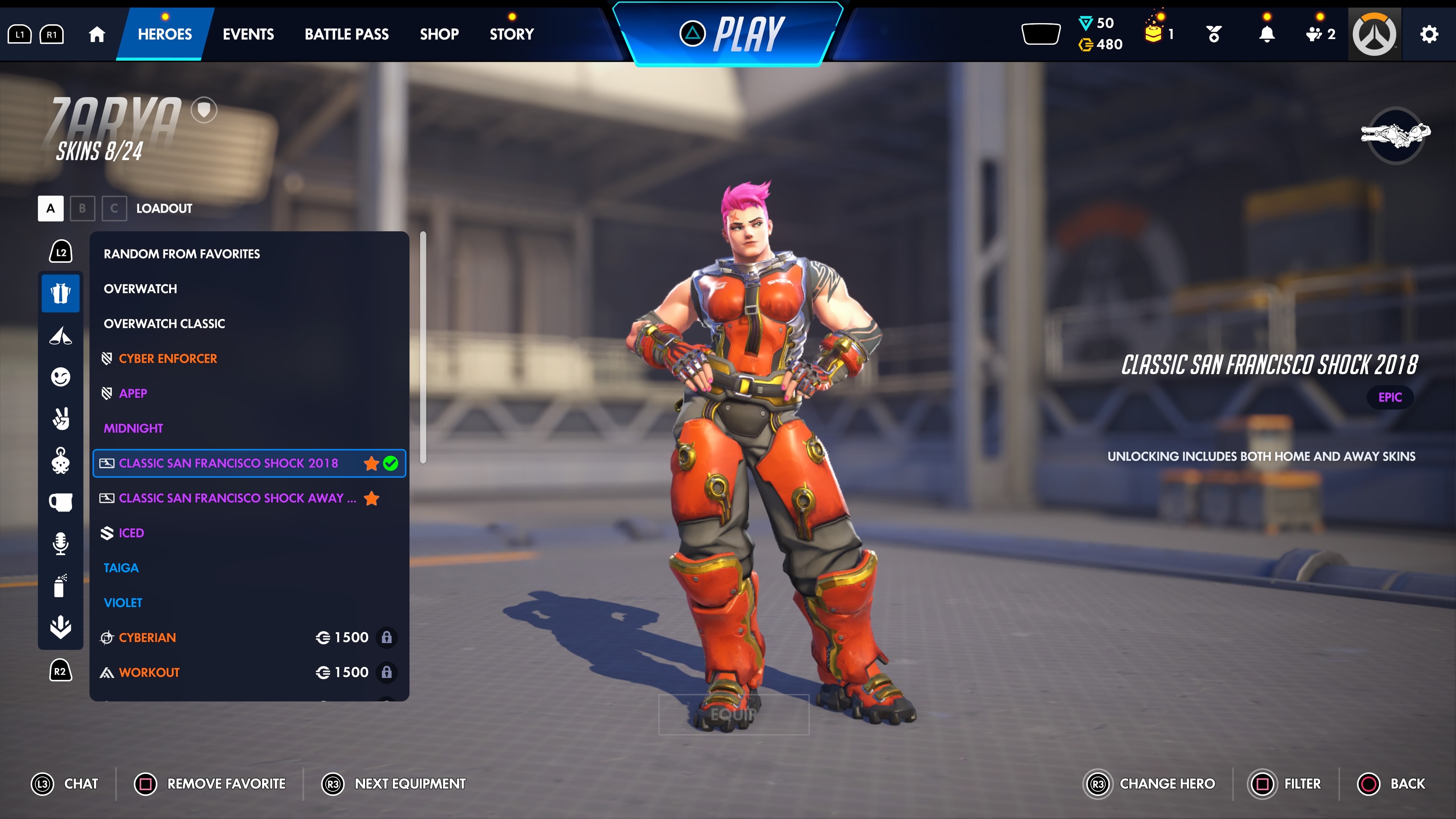The height and width of the screenshot is (819, 1456).
Task: Select loadout B
Action: 83,208
